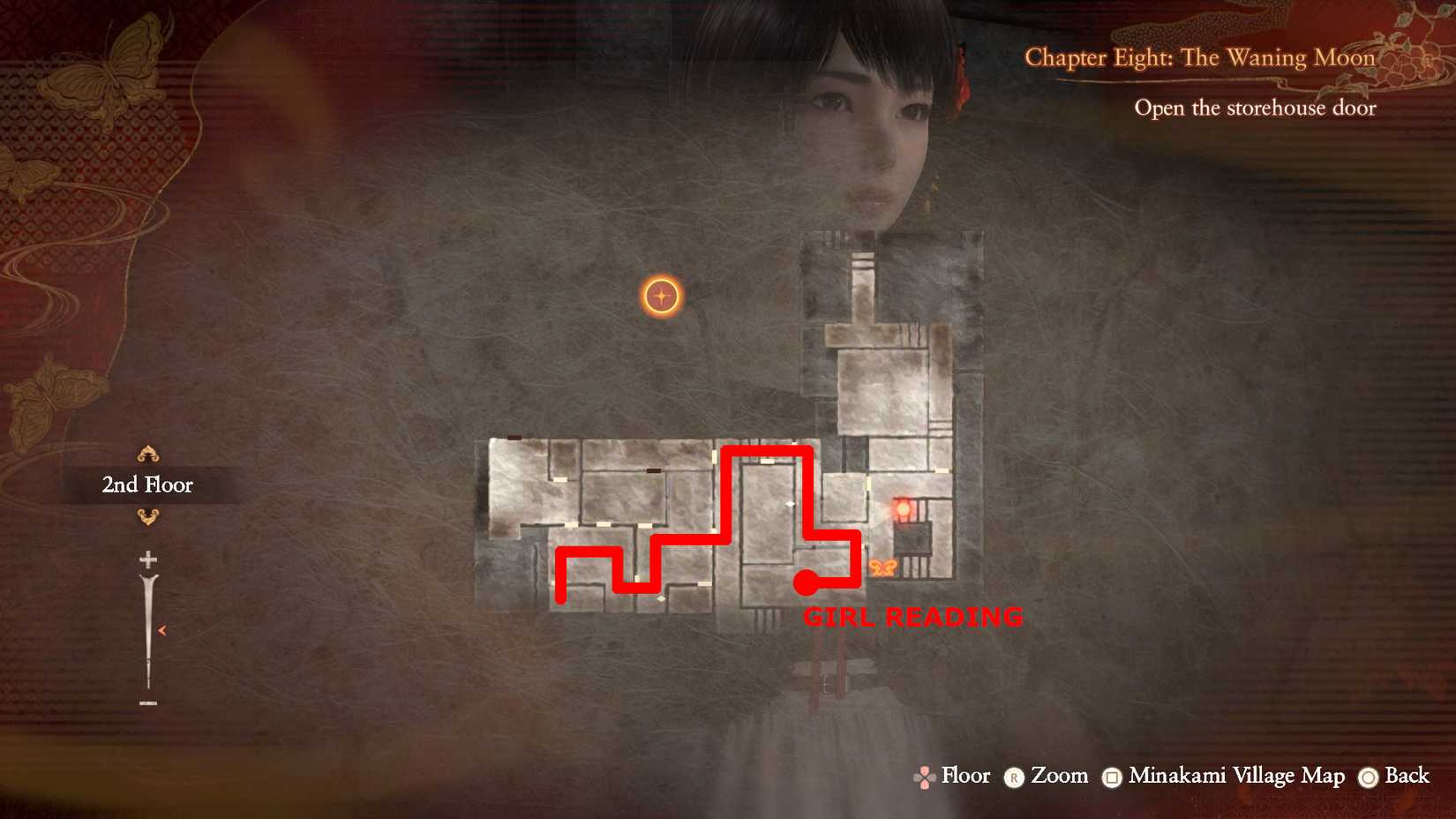Click the d-pad Floor icon in the bottom bar
Image resolution: width=1456 pixels, height=819 pixels.
[925, 778]
